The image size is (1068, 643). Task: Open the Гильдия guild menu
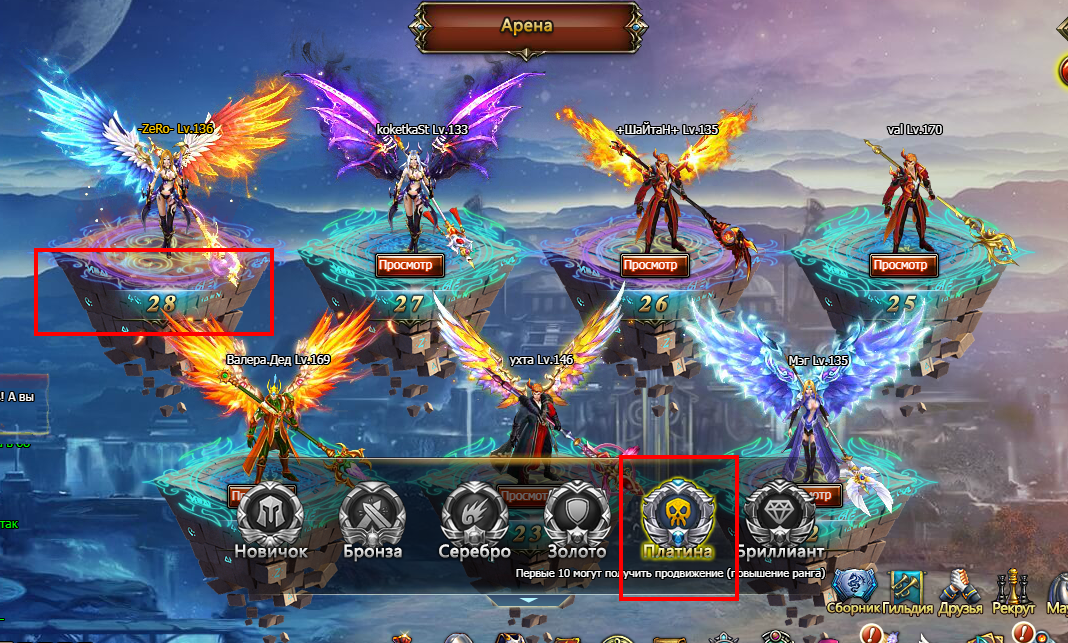coord(908,590)
